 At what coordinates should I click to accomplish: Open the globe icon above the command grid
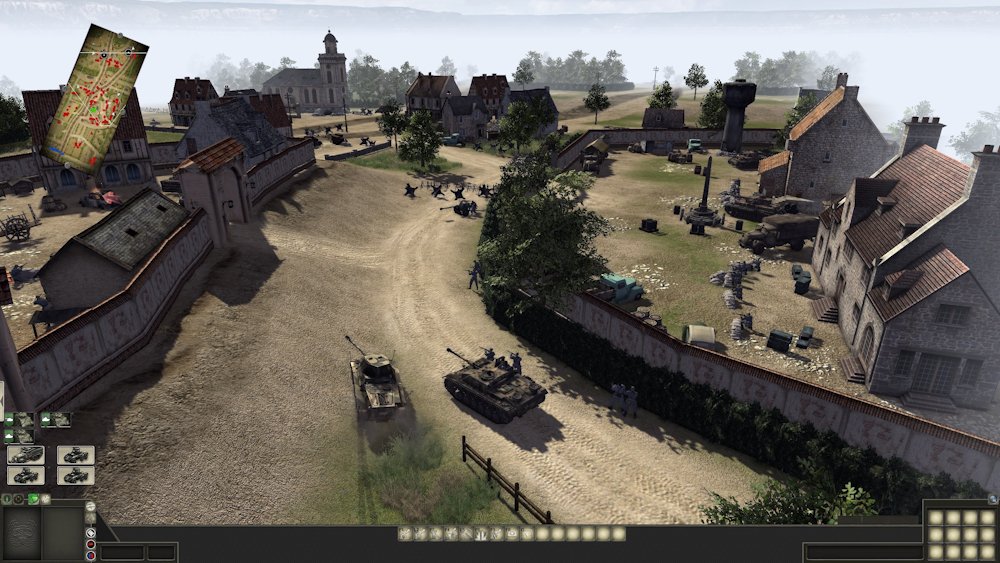click(x=992, y=498)
